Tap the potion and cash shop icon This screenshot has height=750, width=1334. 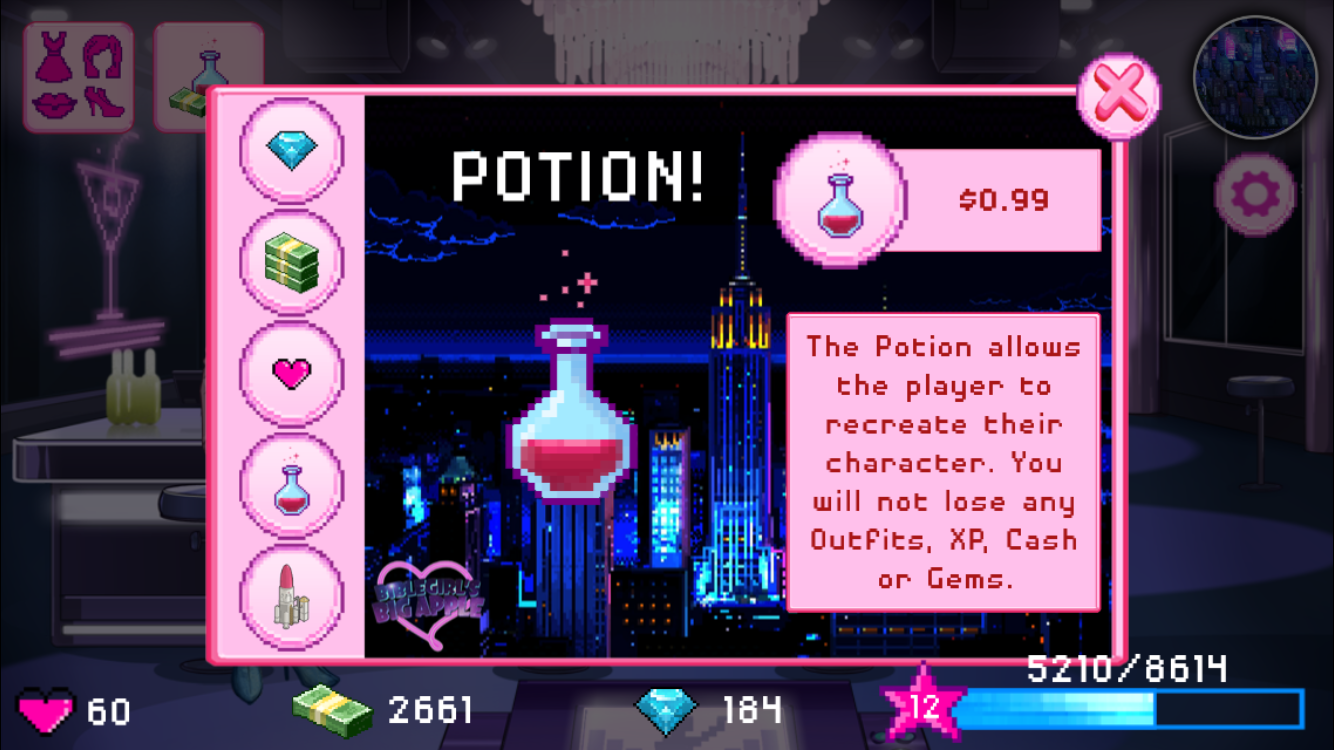[x=208, y=77]
